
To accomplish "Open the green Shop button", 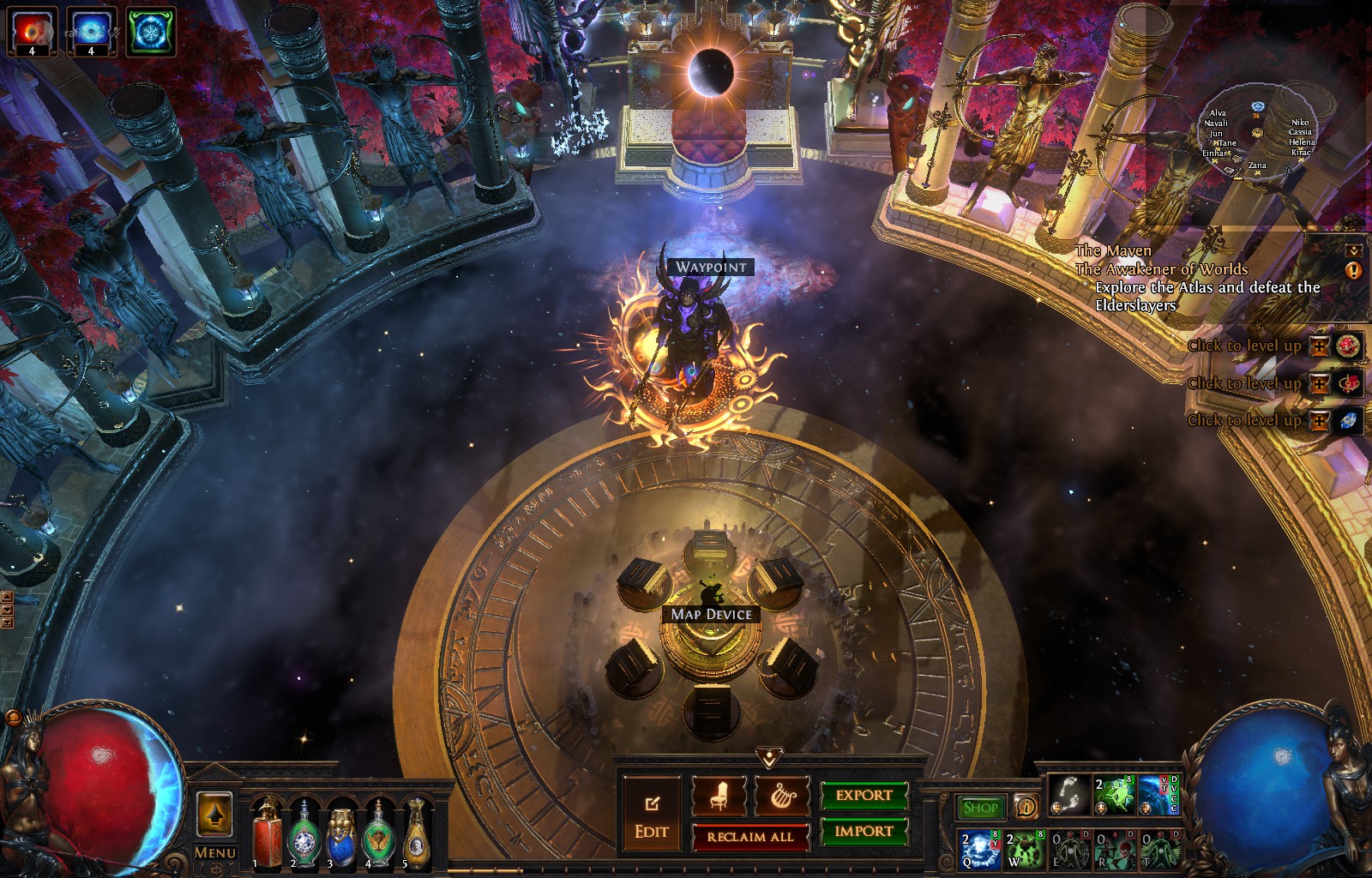I will point(980,807).
